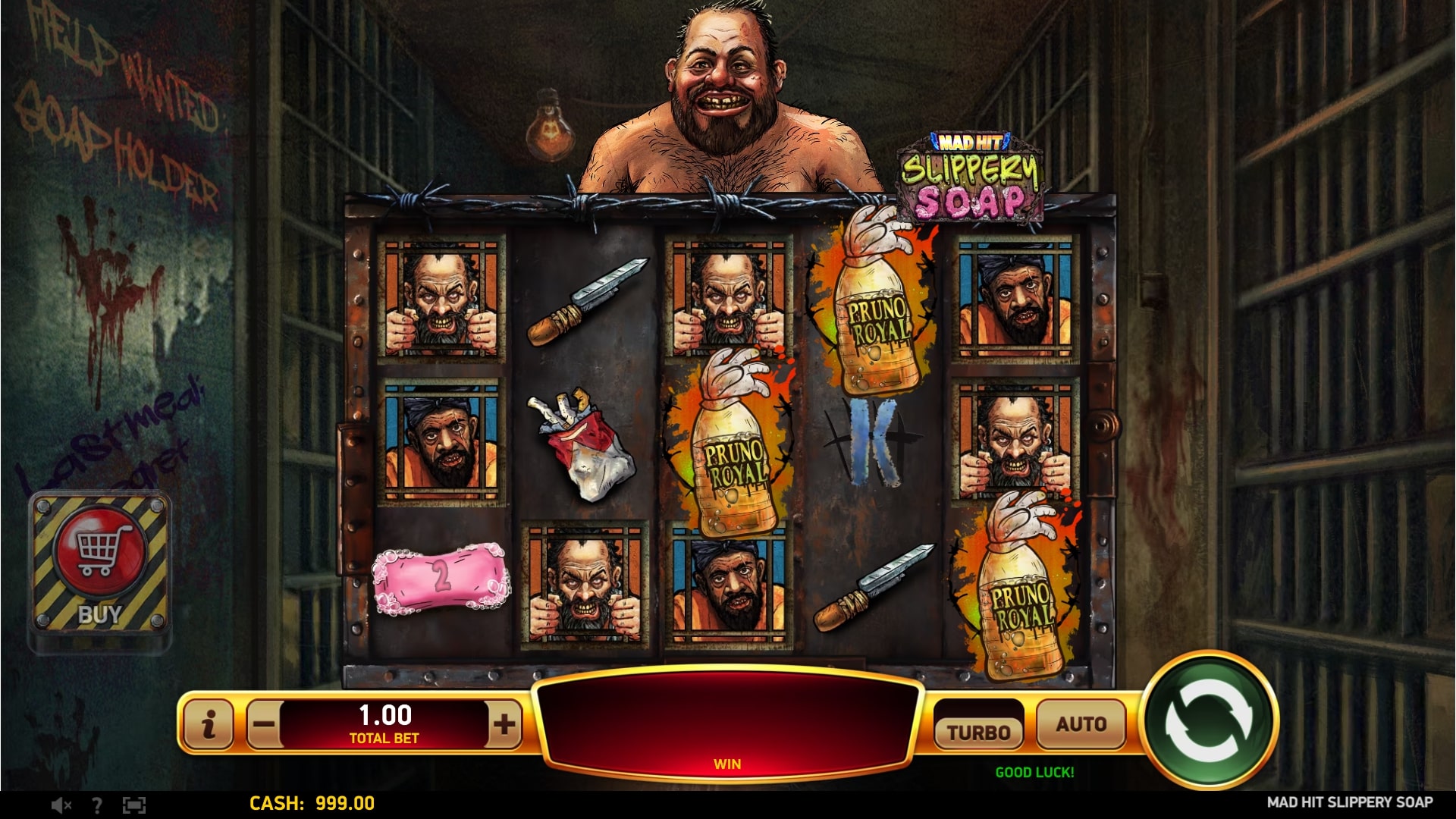Enable TURBO mode
1456x819 pixels.
click(x=979, y=730)
